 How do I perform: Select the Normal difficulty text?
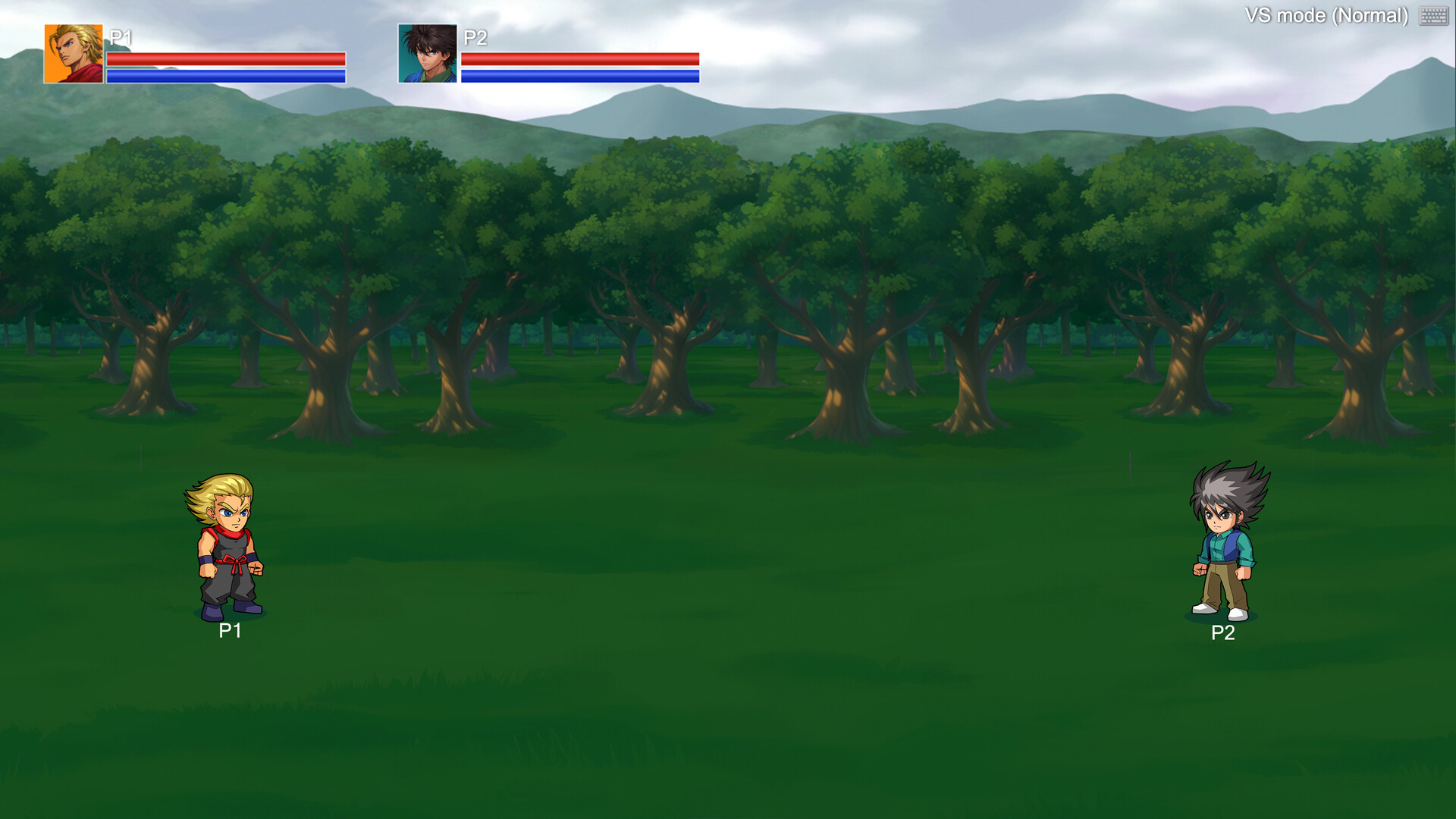point(1371,14)
